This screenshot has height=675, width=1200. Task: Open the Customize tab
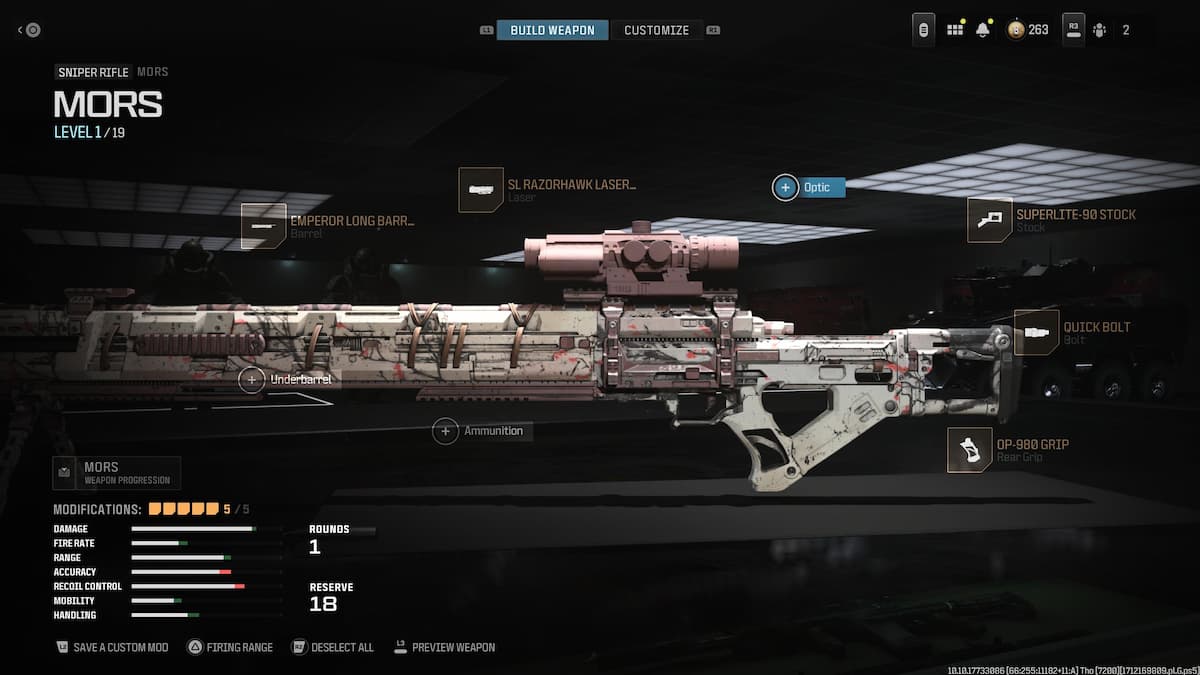pyautogui.click(x=656, y=30)
